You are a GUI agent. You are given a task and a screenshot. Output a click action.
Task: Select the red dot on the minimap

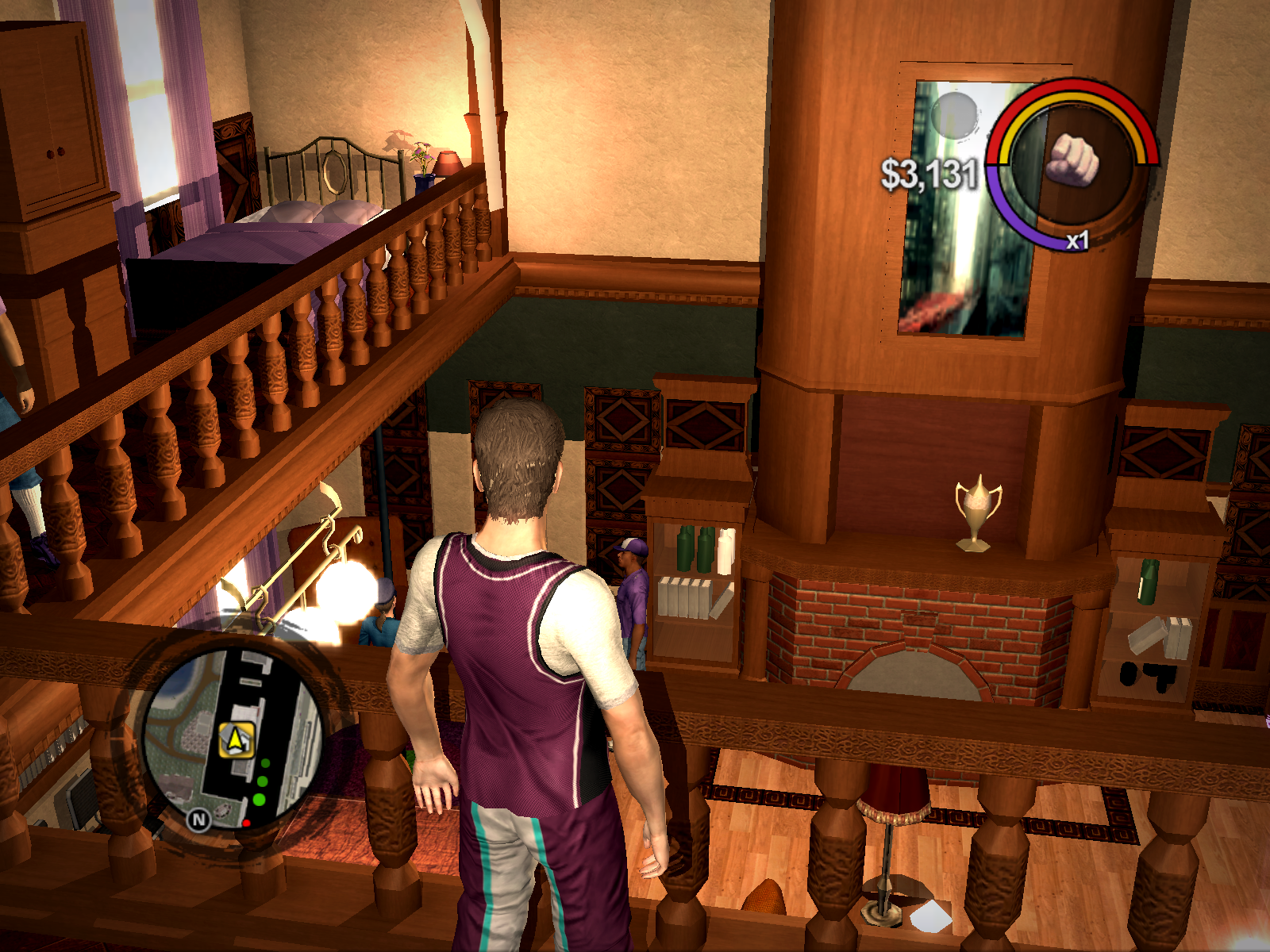247,823
